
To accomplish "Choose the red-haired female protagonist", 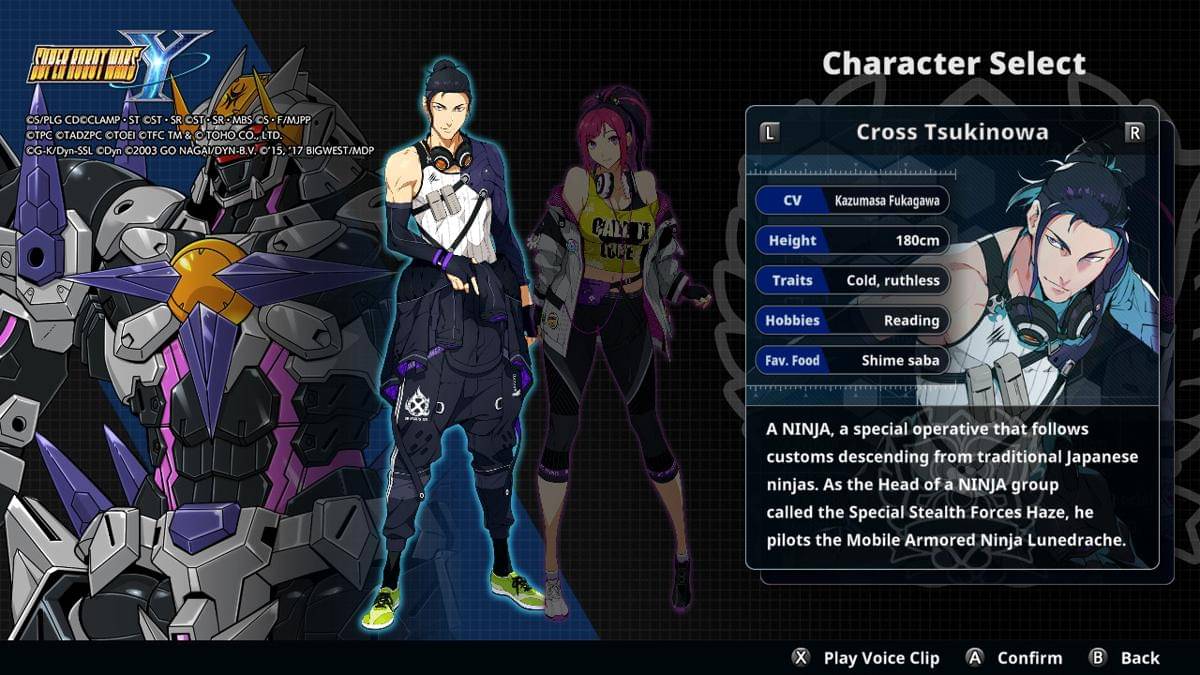I will pos(612,330).
